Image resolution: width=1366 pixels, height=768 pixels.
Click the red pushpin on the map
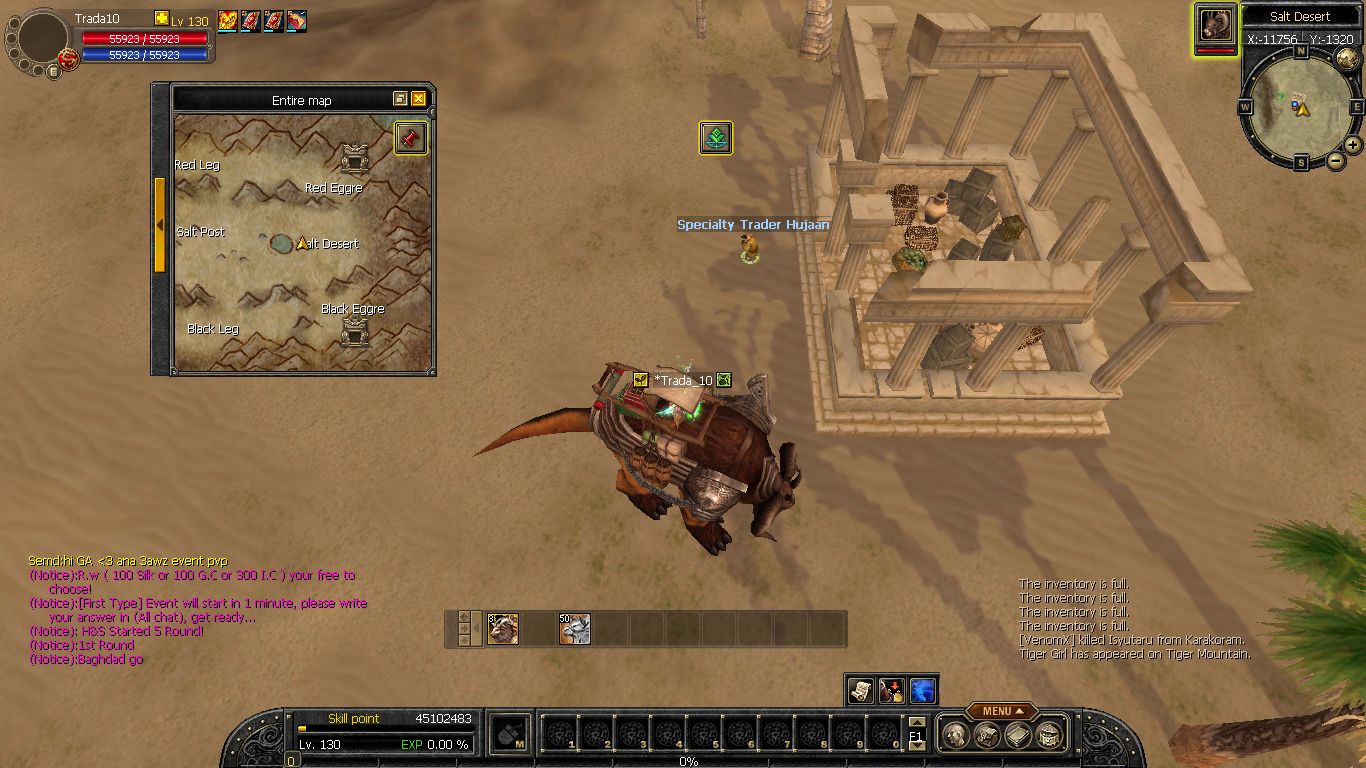pyautogui.click(x=409, y=138)
